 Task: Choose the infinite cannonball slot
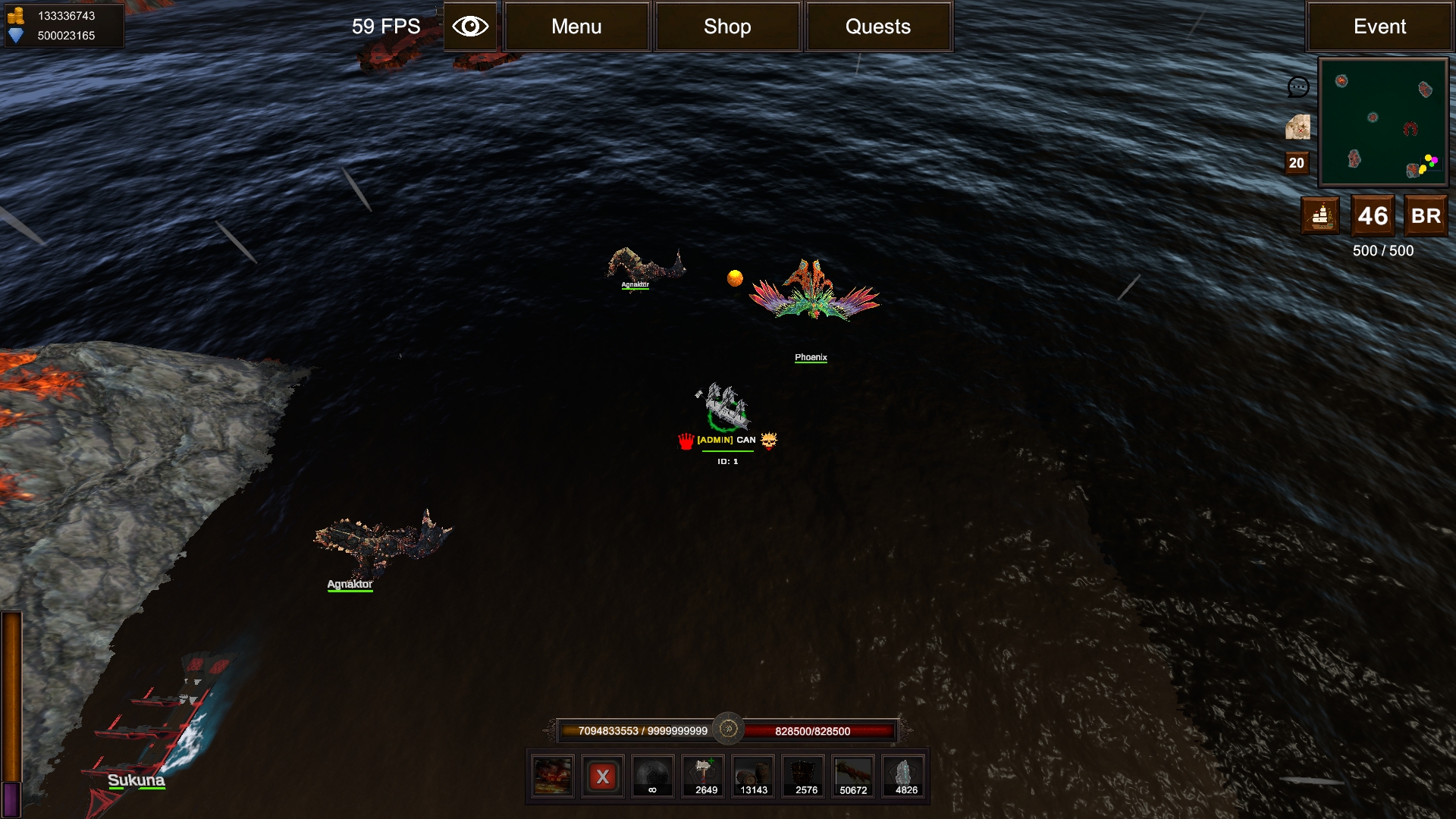(652, 777)
